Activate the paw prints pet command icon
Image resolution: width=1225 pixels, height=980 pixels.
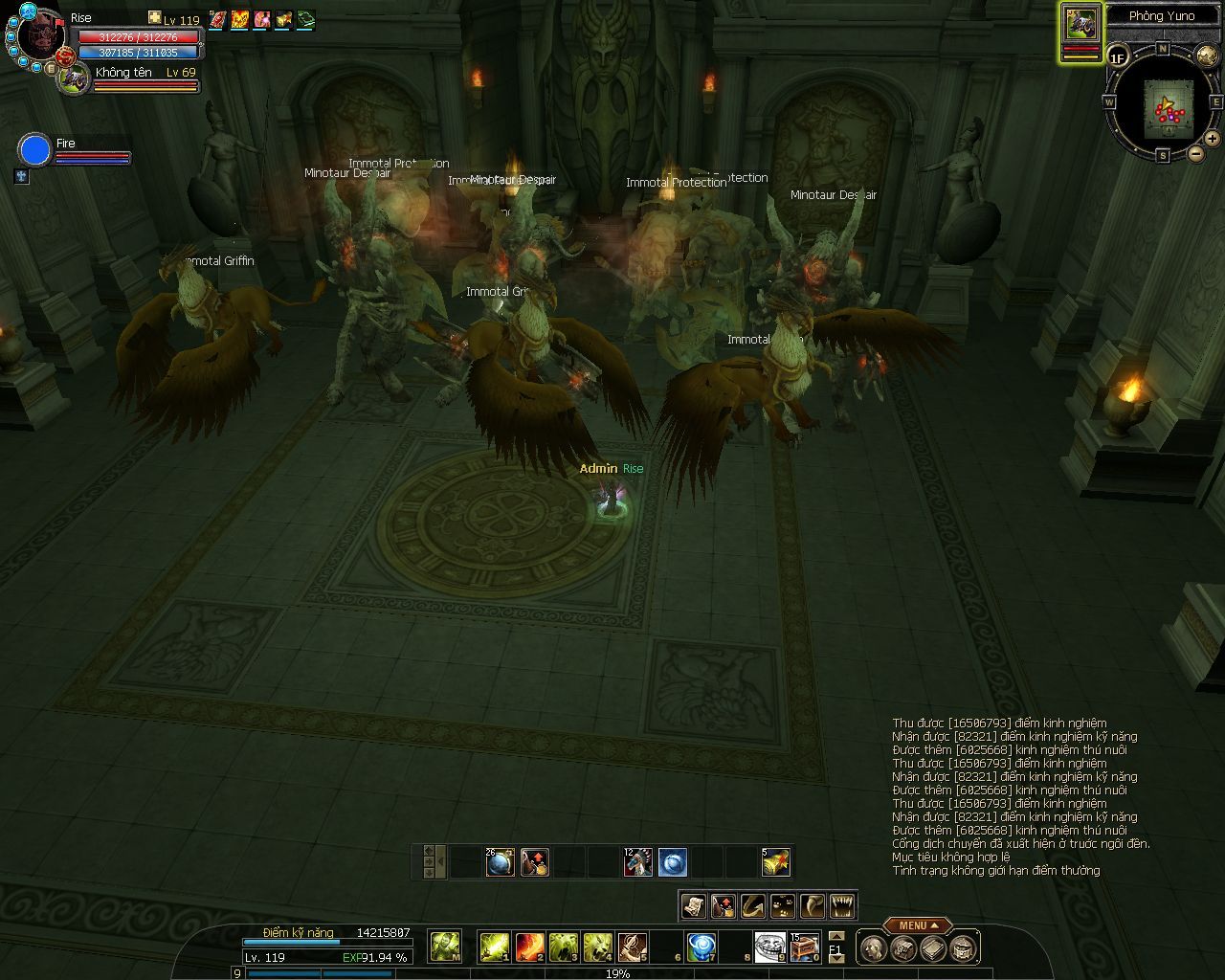coord(783,905)
